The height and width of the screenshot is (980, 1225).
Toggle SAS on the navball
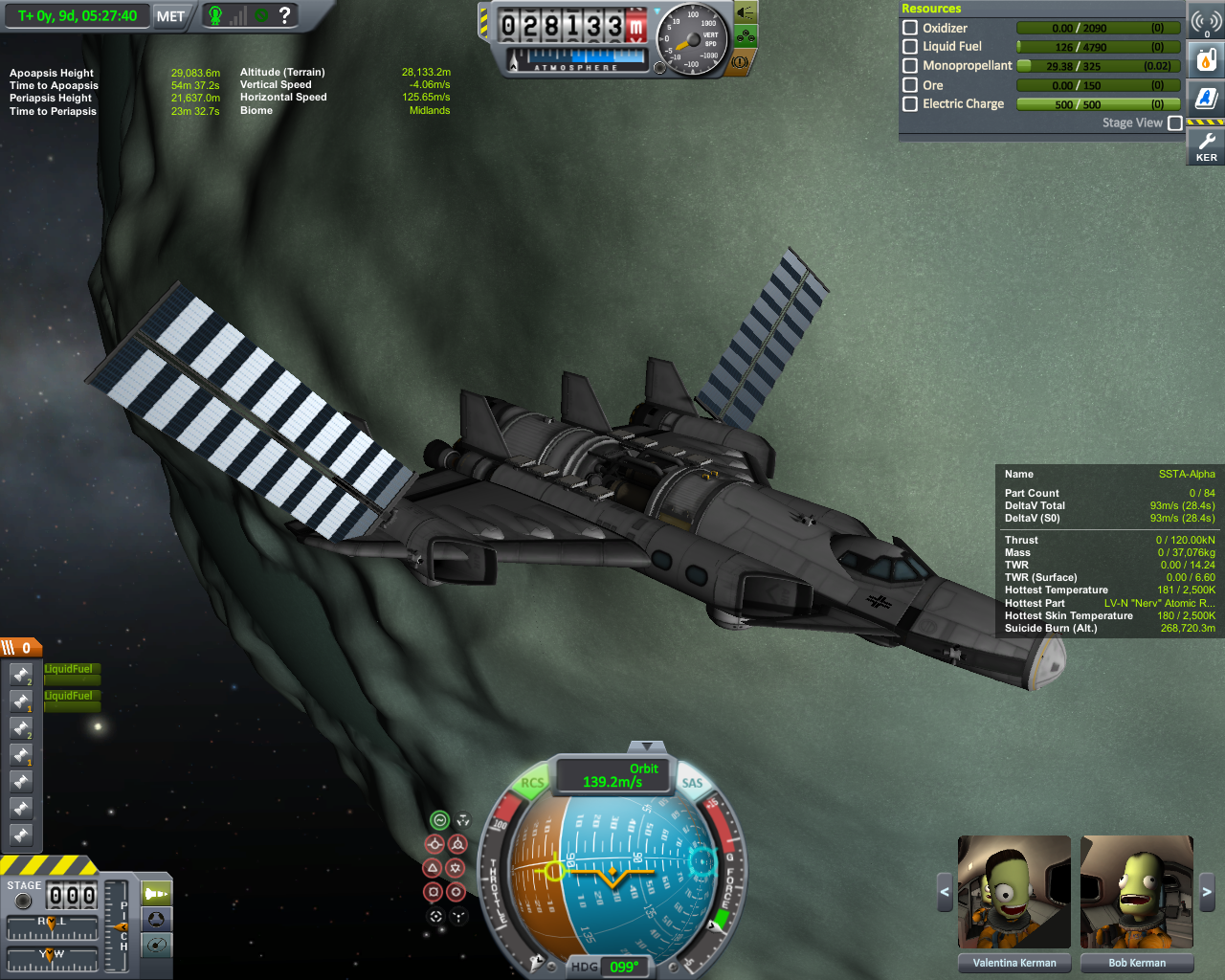coord(692,783)
